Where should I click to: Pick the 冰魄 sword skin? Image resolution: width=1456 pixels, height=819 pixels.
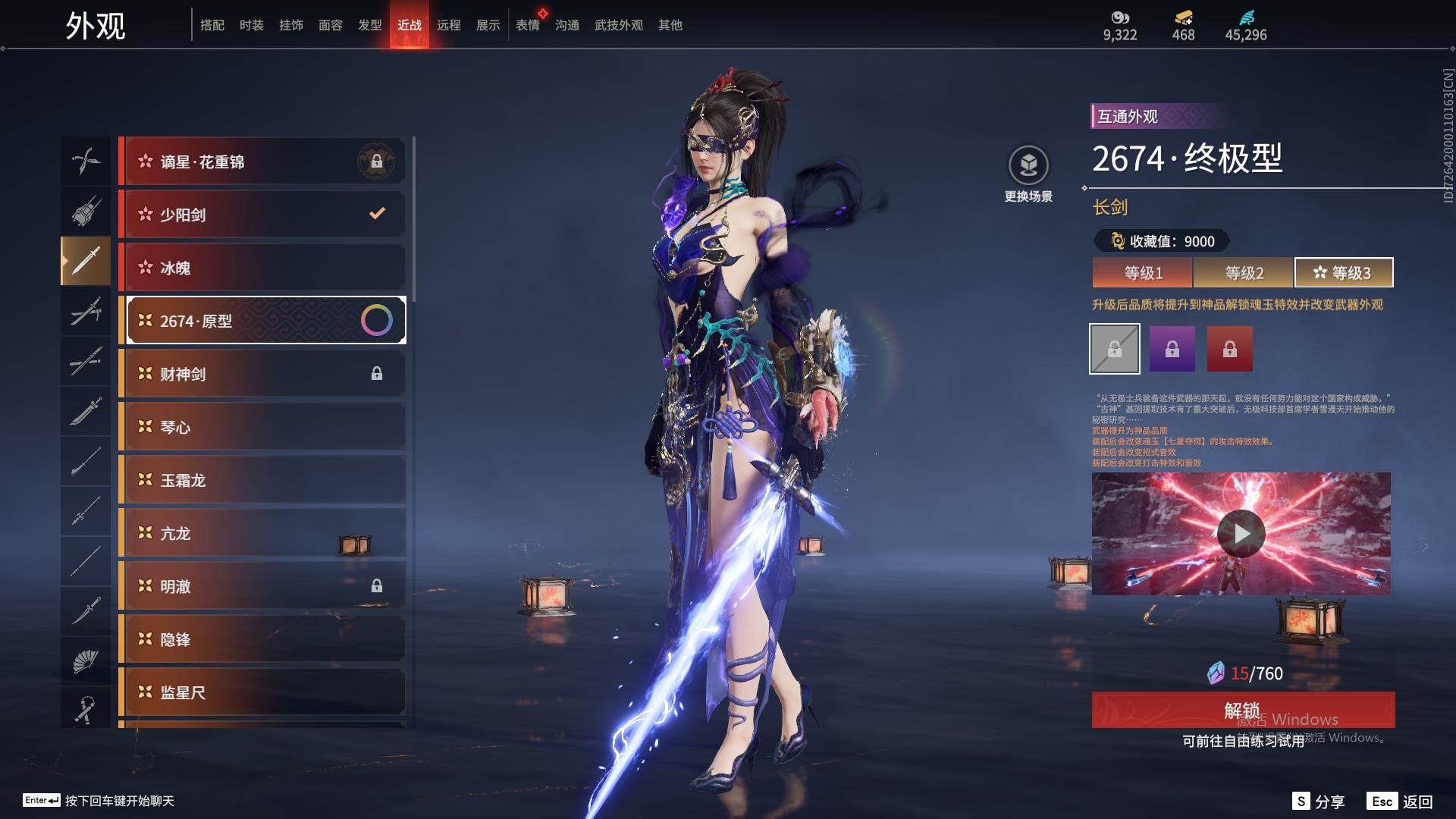point(263,268)
